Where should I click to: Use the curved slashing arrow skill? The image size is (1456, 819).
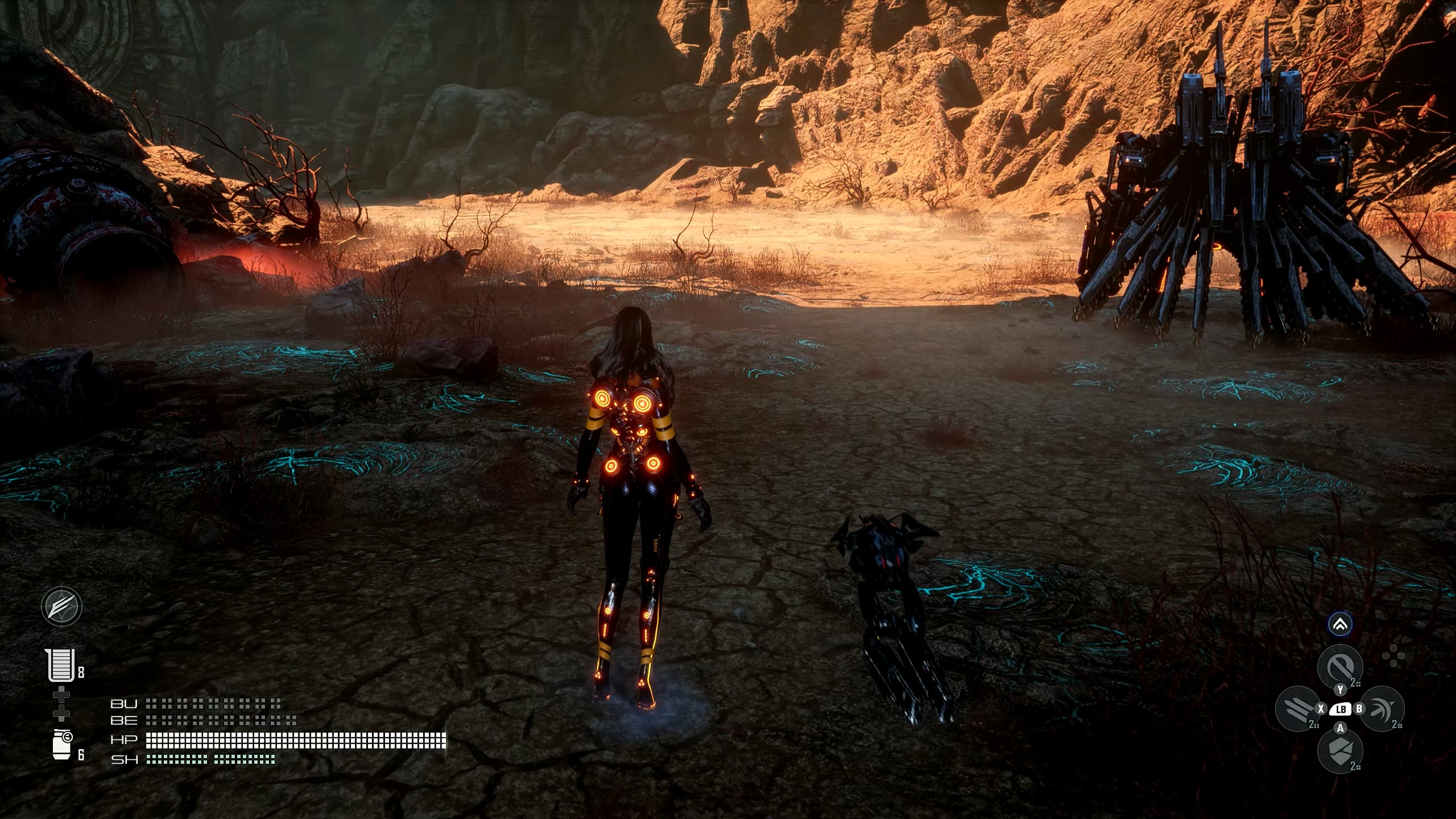[x=1381, y=709]
